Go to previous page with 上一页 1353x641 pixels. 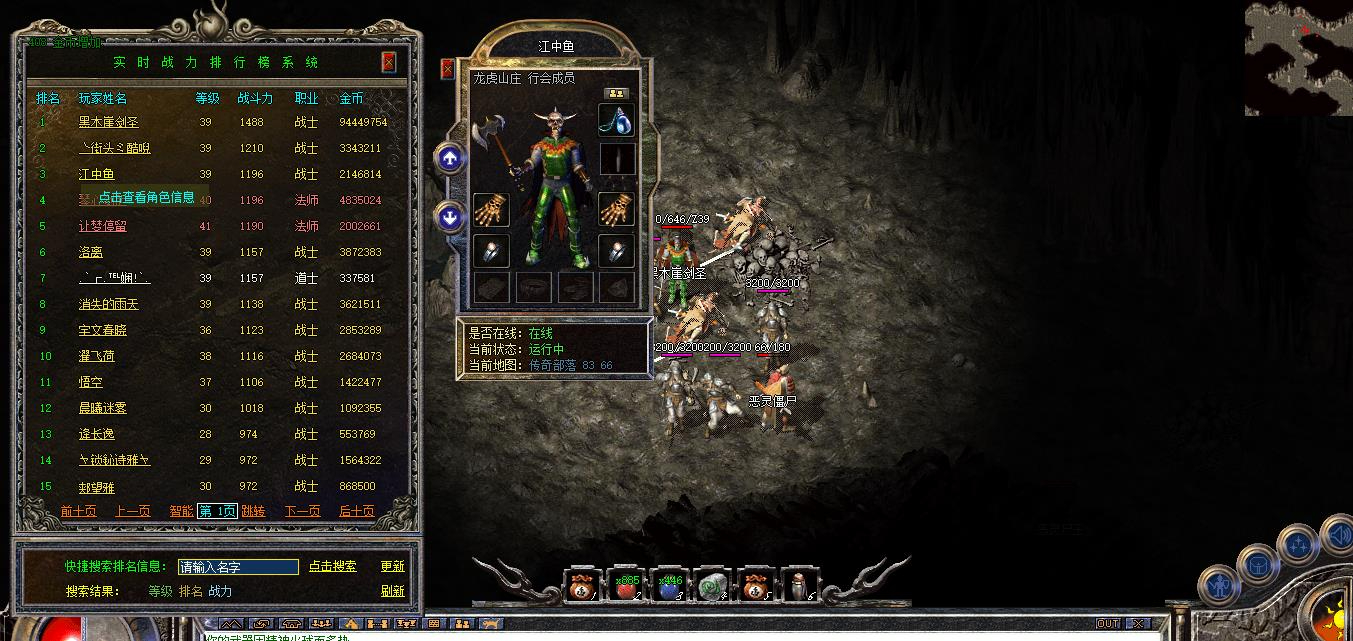coord(132,511)
